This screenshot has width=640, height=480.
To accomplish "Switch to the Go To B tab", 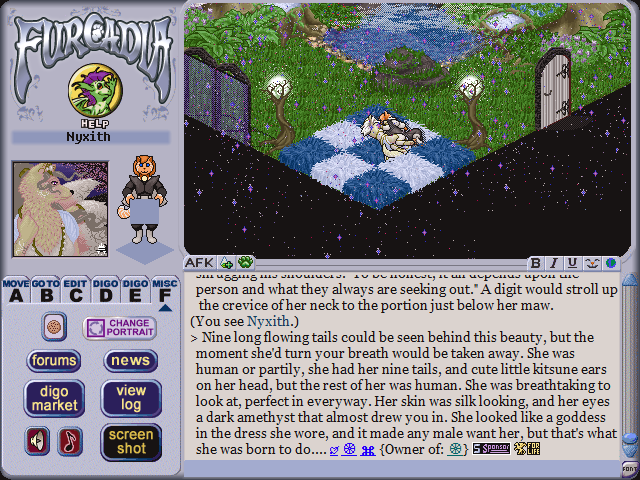I will 45,290.
